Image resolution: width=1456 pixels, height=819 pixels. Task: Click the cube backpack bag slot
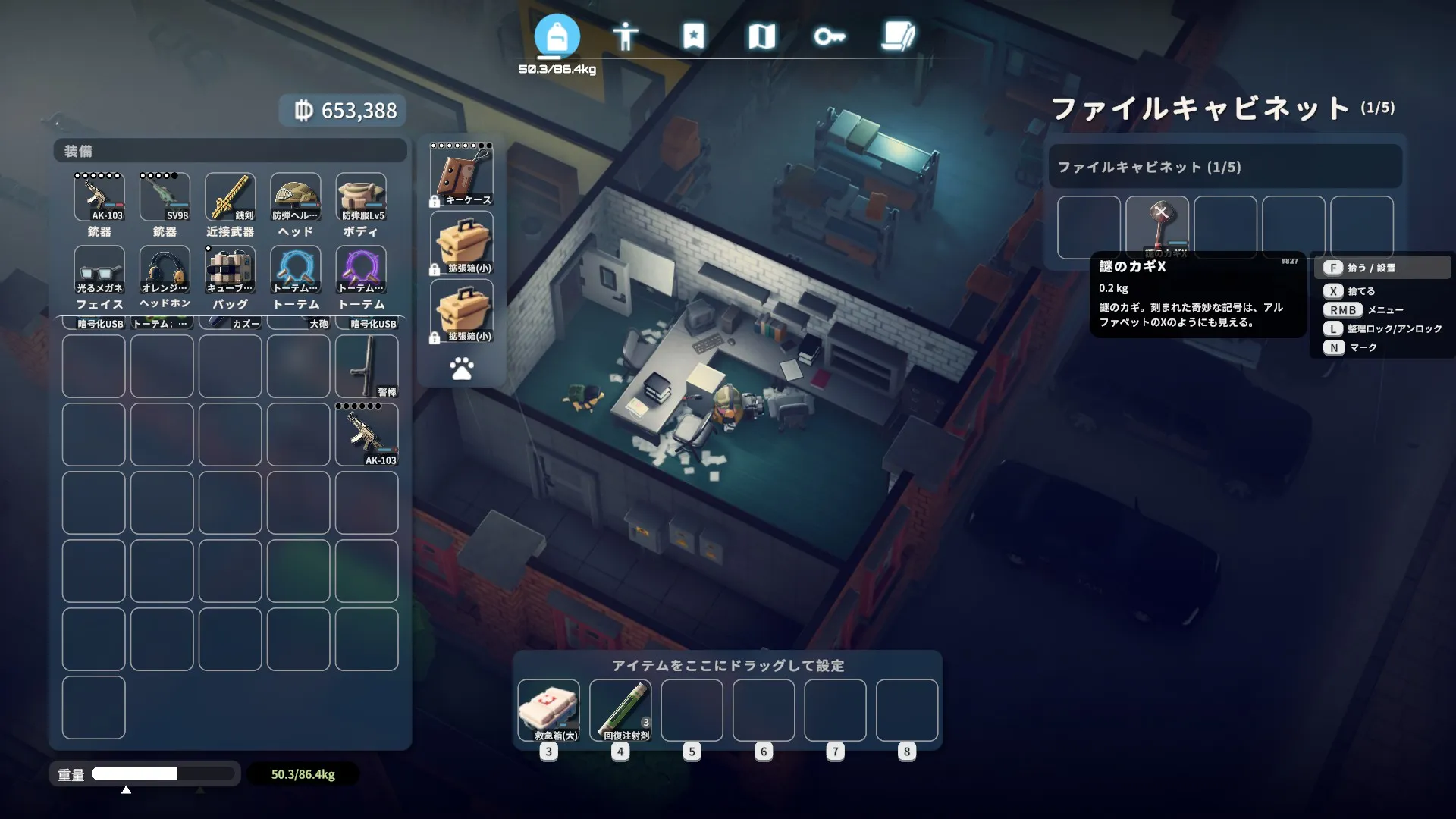230,270
